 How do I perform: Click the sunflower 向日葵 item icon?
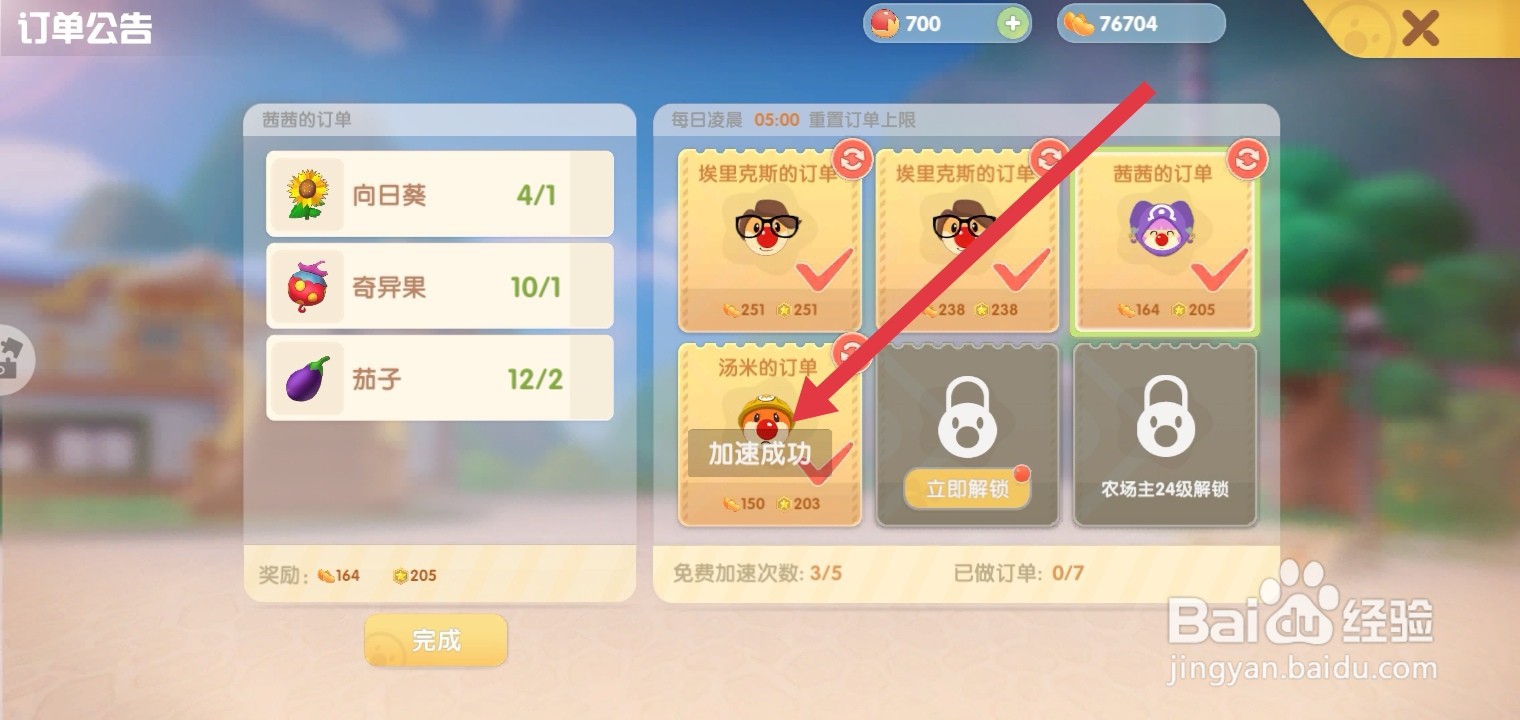[306, 193]
